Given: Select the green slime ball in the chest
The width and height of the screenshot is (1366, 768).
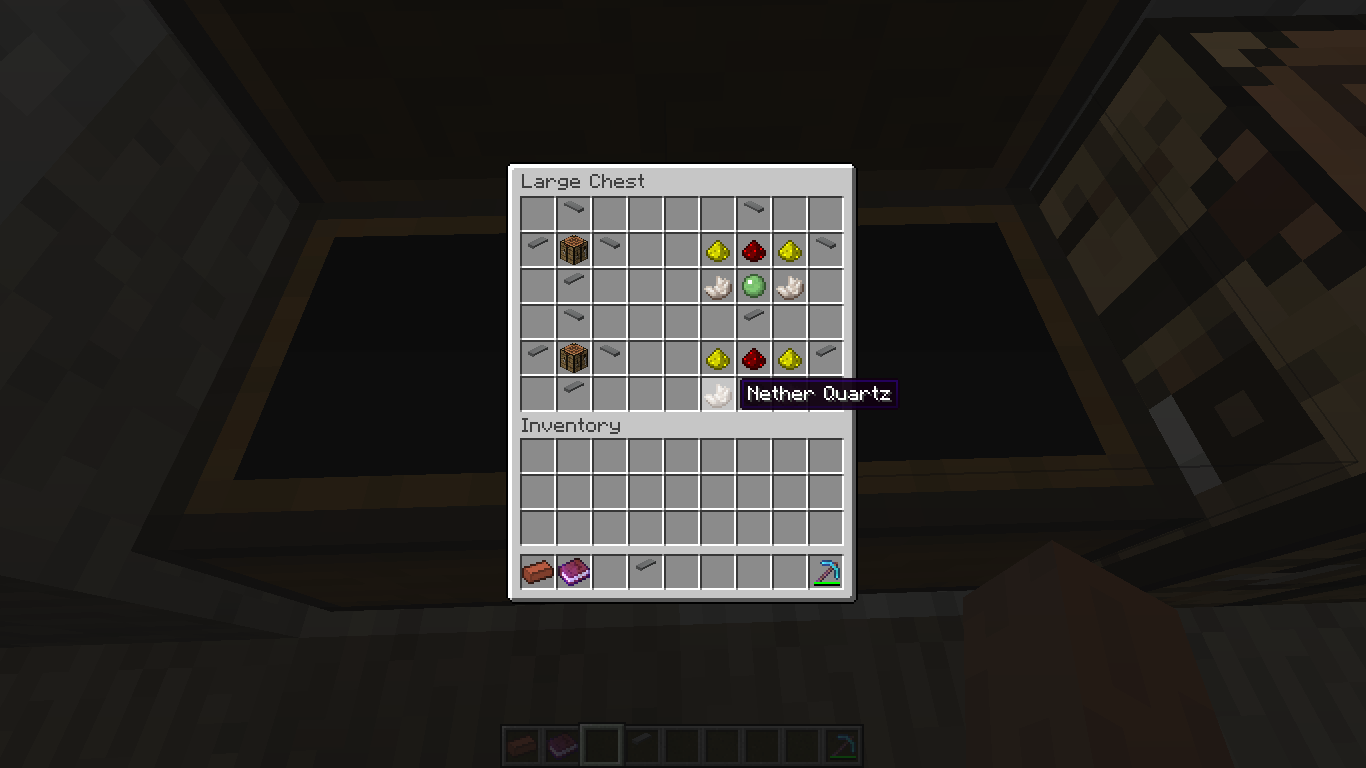Looking at the screenshot, I should [753, 286].
